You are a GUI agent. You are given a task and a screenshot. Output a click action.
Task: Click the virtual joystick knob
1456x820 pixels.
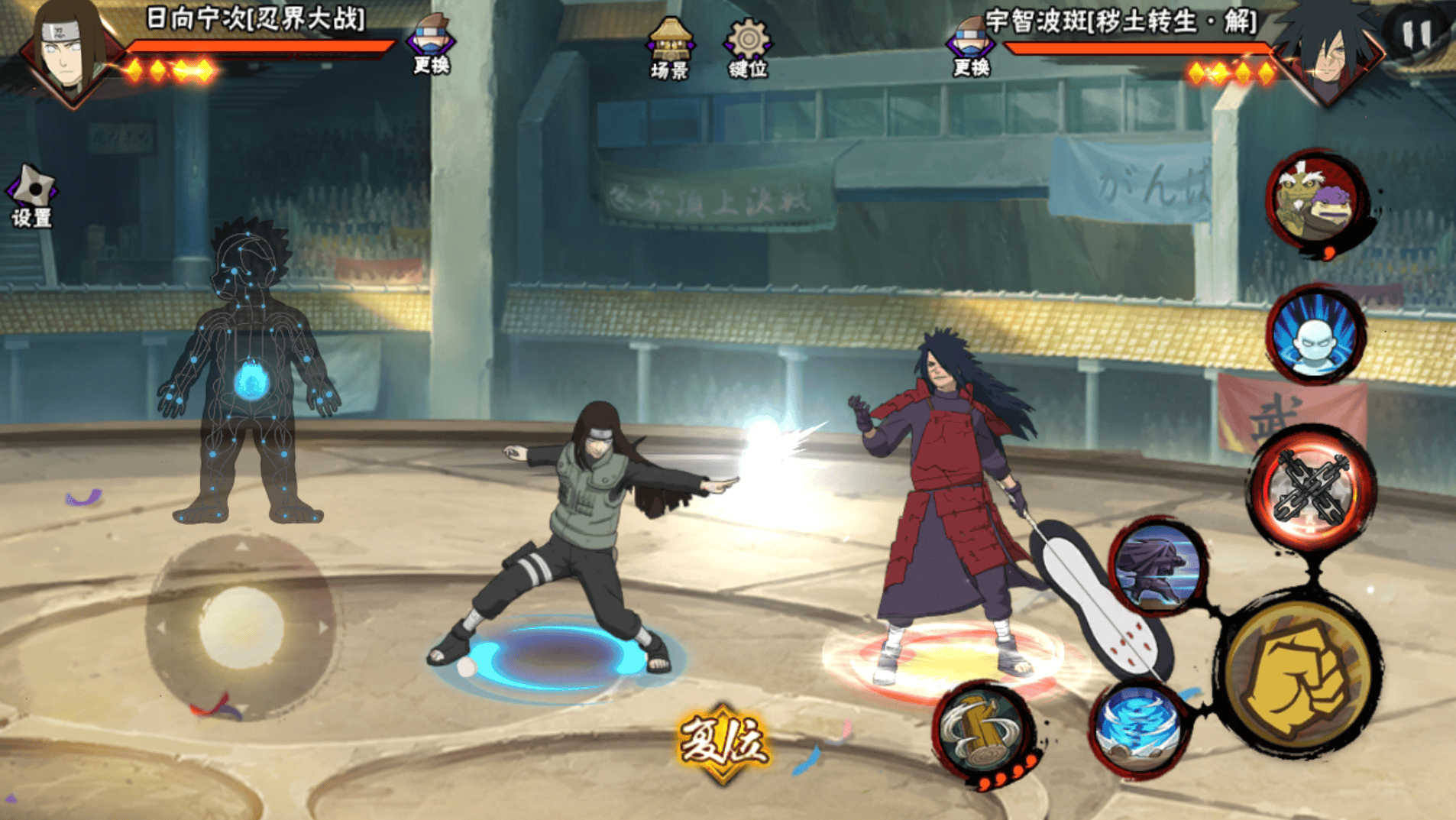coord(241,627)
